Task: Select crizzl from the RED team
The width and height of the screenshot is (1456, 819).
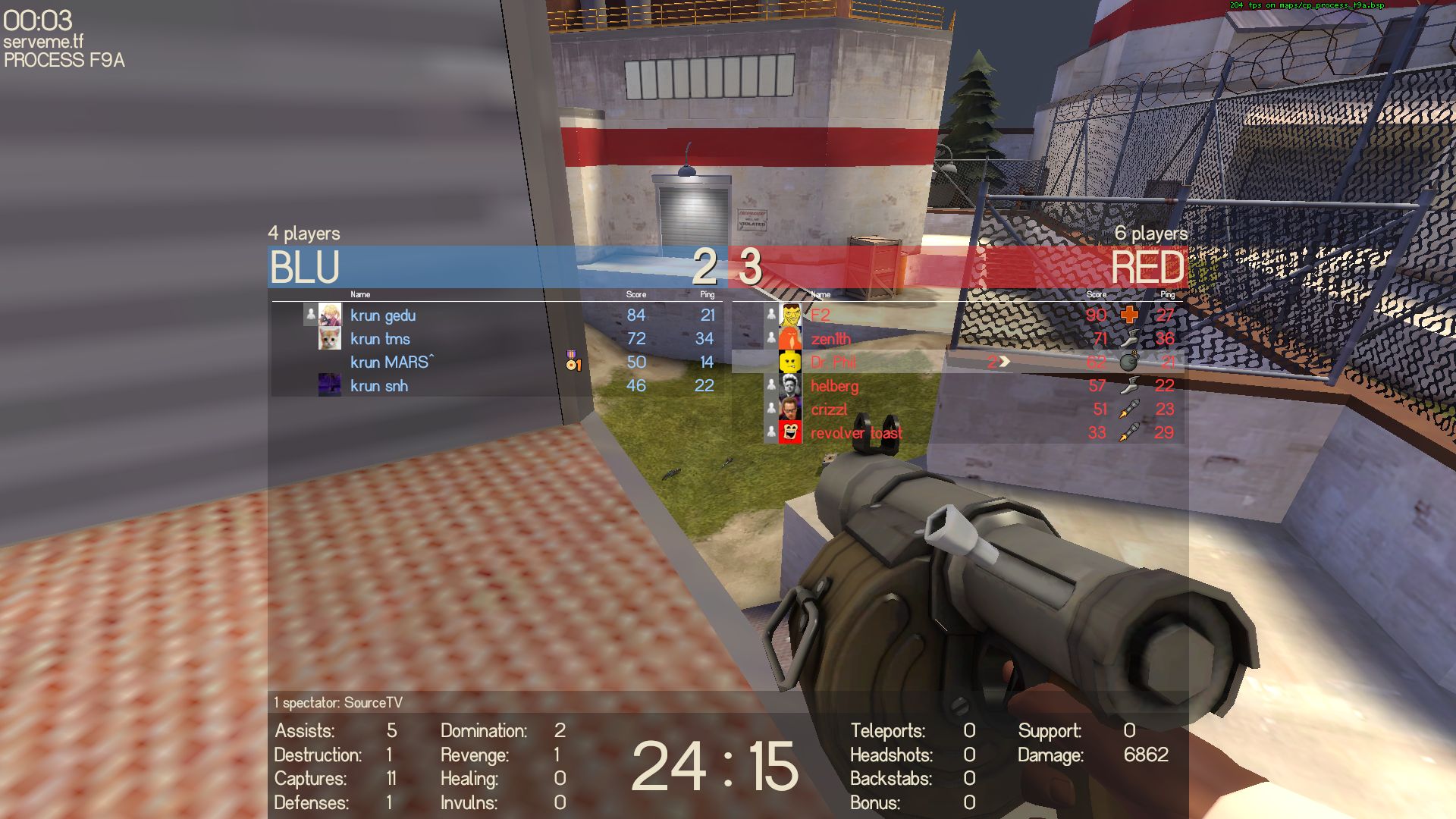Action: click(829, 409)
